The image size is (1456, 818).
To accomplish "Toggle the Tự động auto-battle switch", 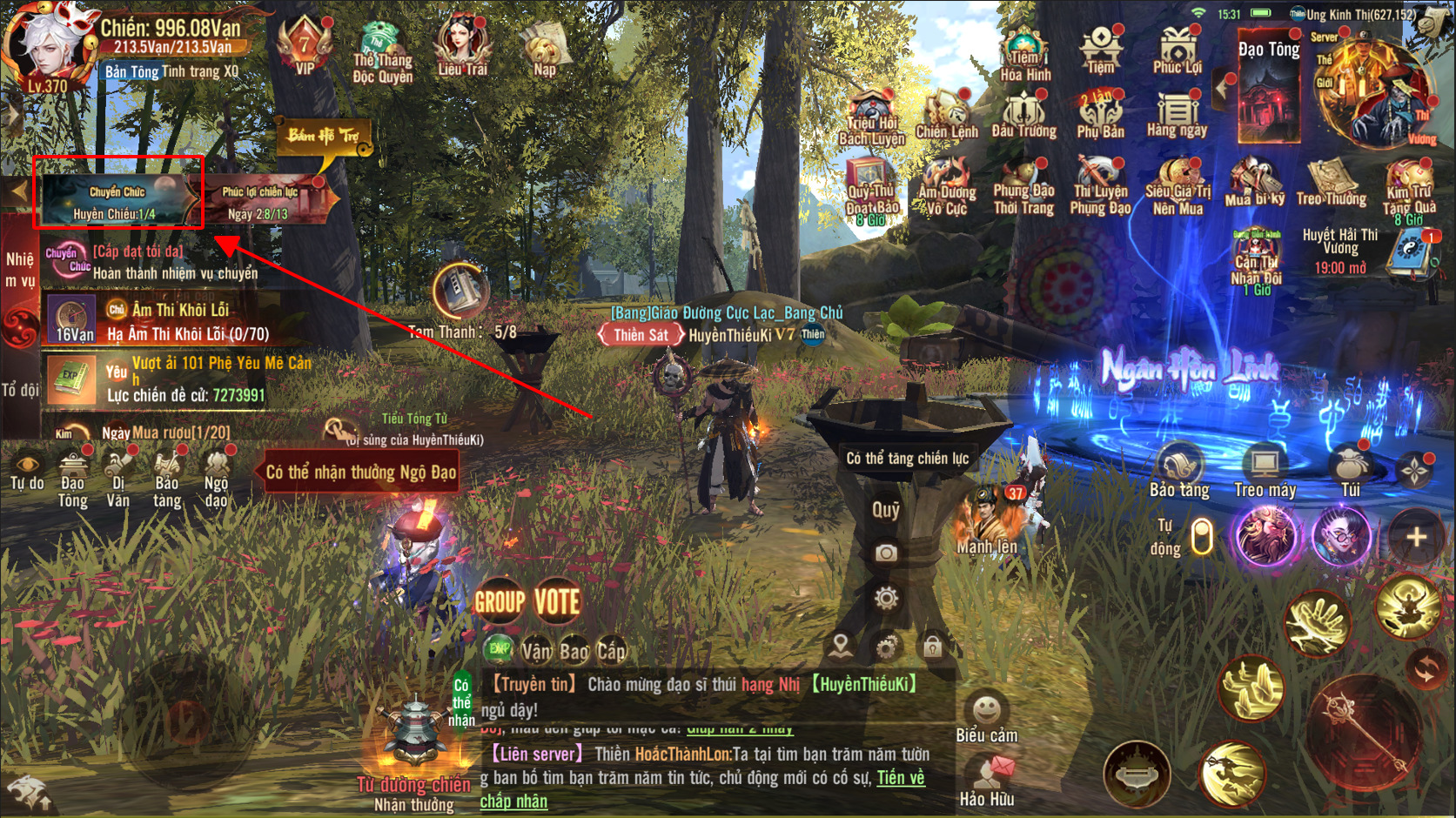I will (1201, 536).
